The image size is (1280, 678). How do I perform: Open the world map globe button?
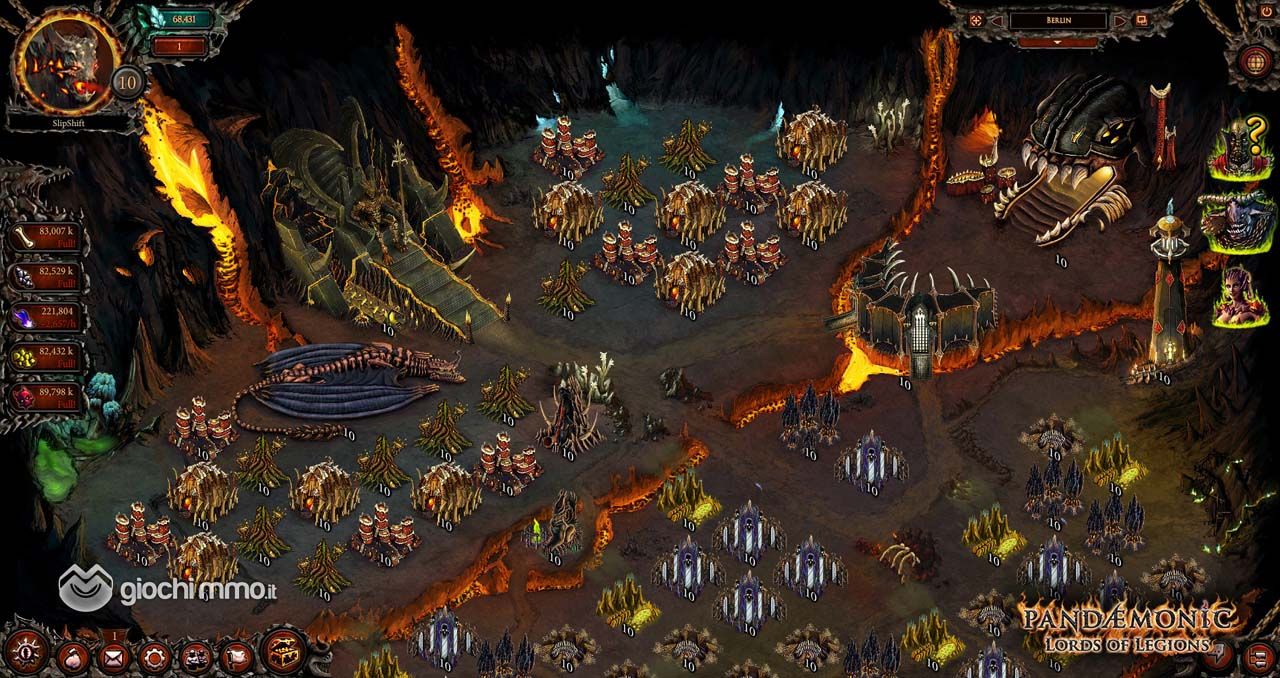1254,60
